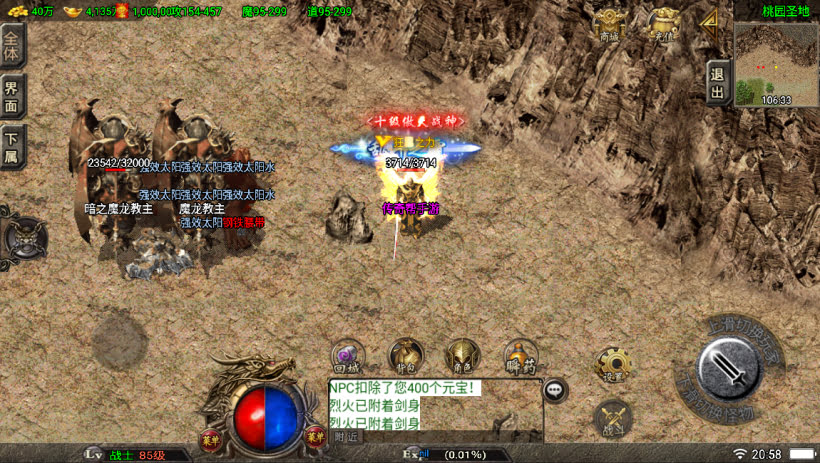The height and width of the screenshot is (463, 820).
Task: Open the 商城 shop
Action: point(609,24)
